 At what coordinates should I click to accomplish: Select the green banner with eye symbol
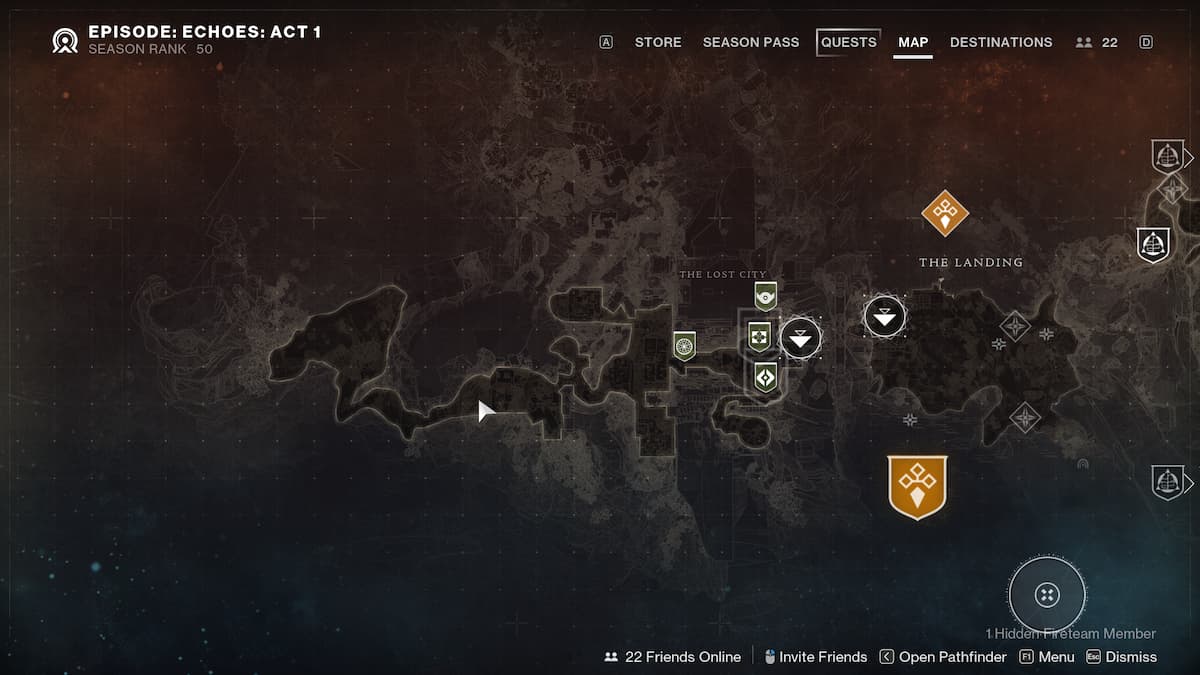[766, 295]
